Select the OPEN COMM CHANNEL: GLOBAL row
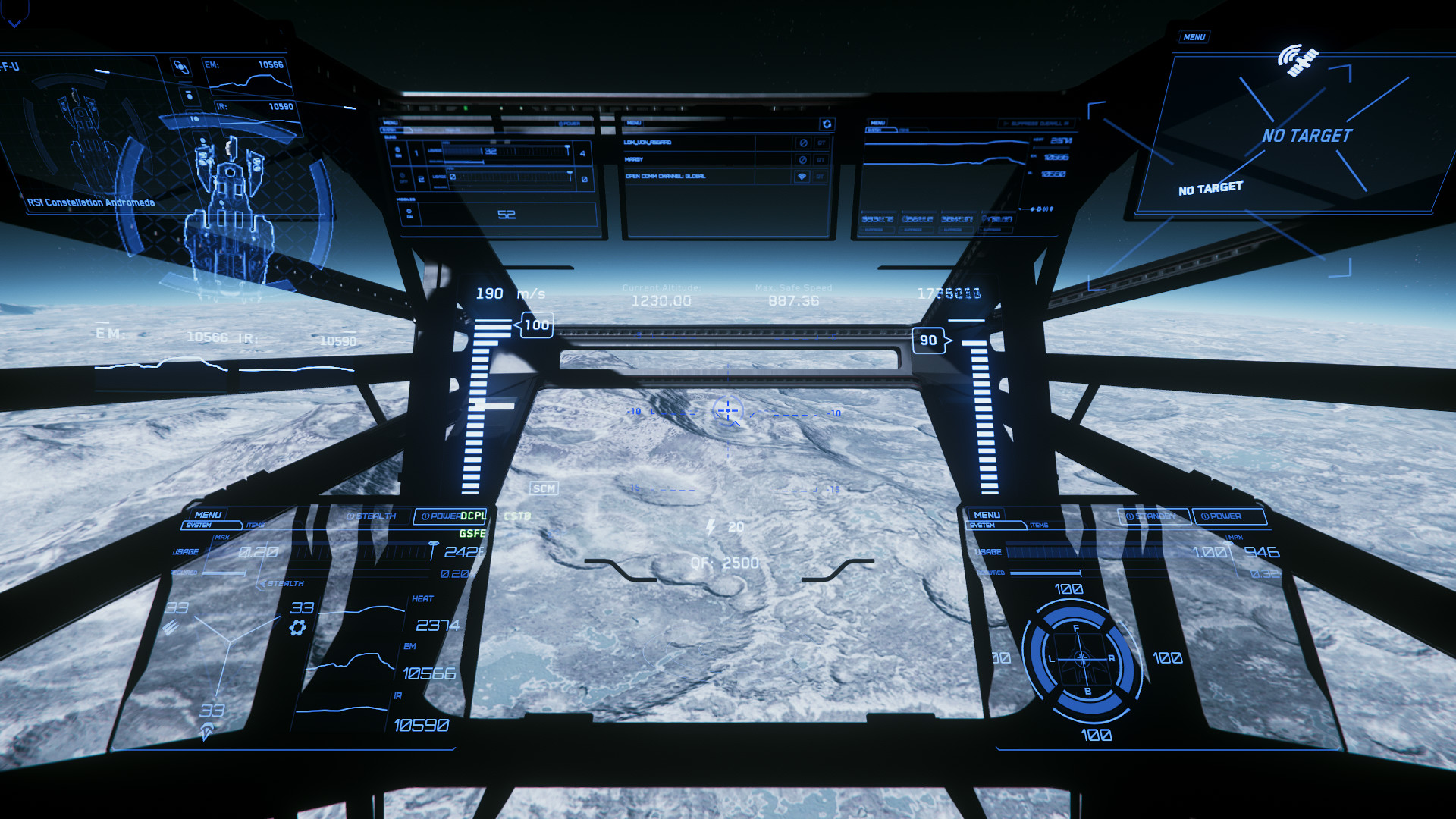This screenshot has width=1456, height=819. 665,177
